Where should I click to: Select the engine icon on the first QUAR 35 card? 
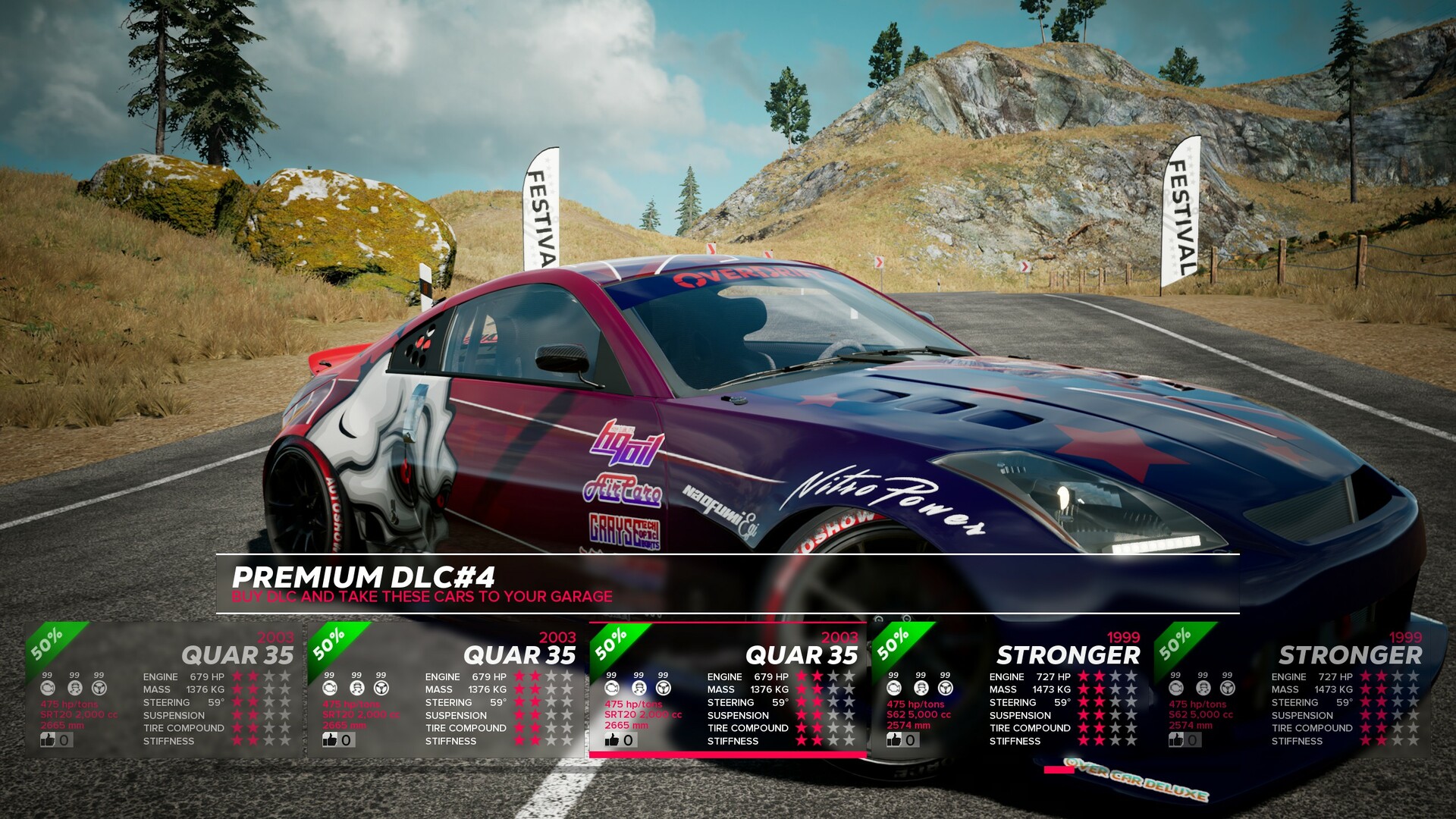point(47,687)
